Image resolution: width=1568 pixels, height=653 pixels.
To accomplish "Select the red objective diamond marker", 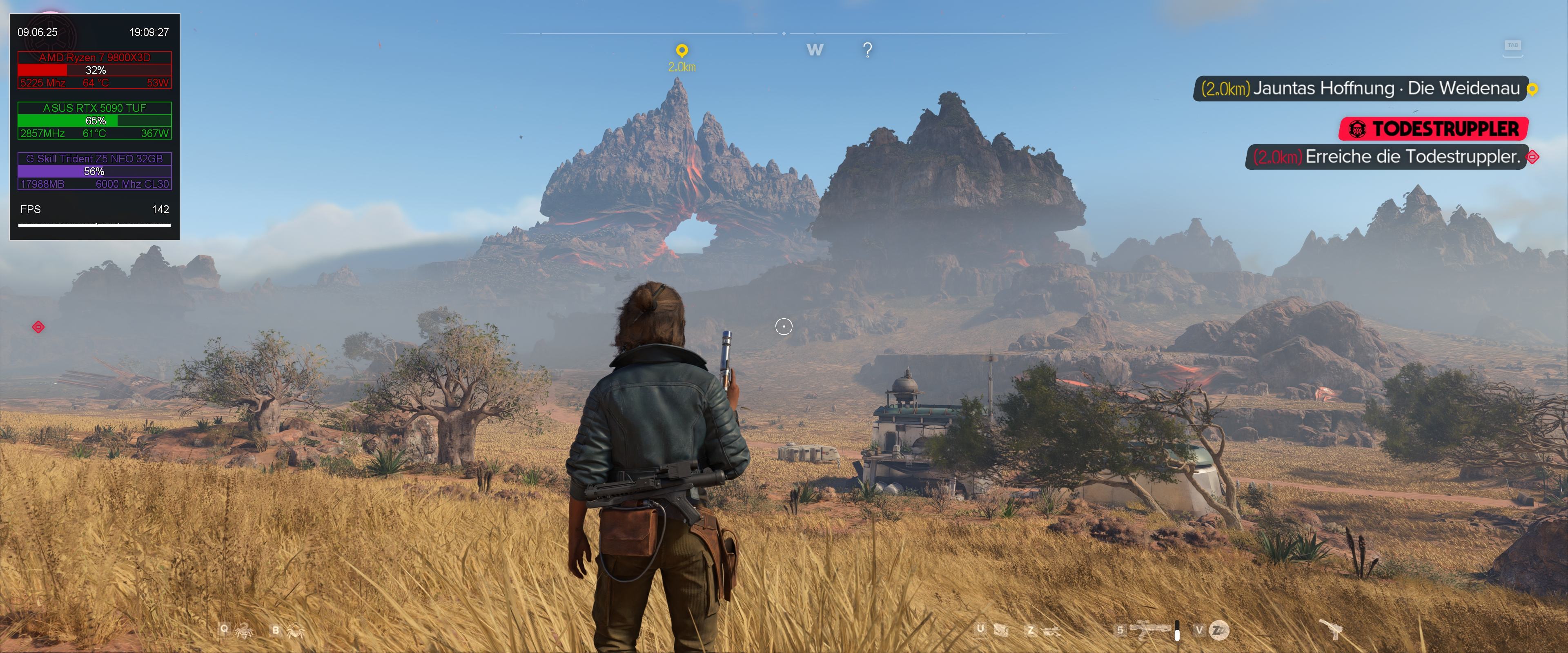I will pos(38,327).
